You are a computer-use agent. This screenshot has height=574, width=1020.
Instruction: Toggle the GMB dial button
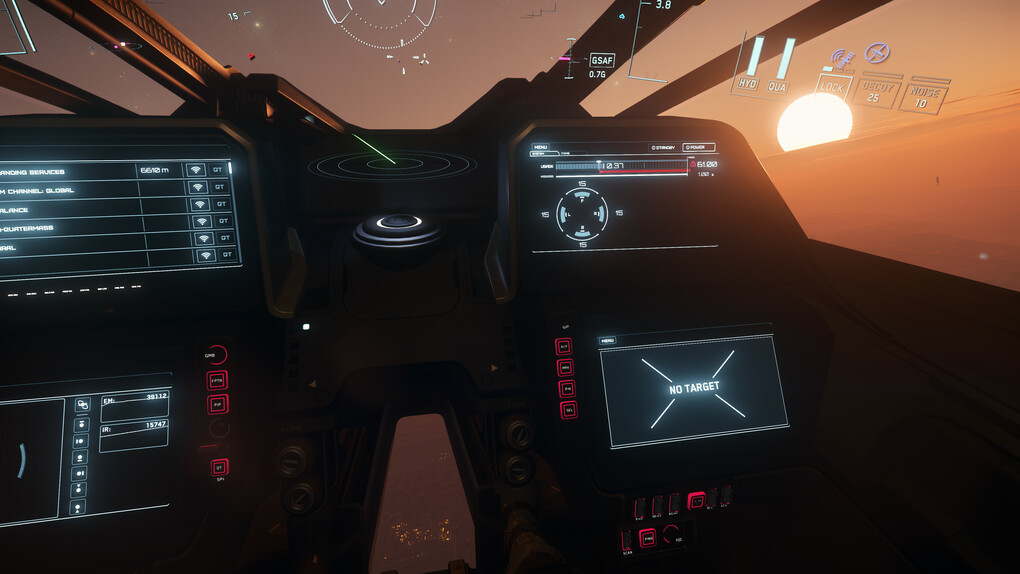(217, 355)
